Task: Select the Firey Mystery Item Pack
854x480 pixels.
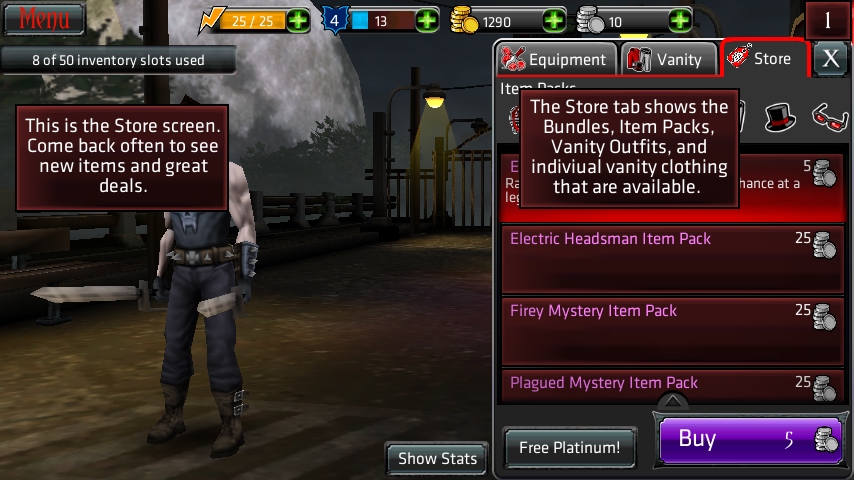Action: point(672,330)
